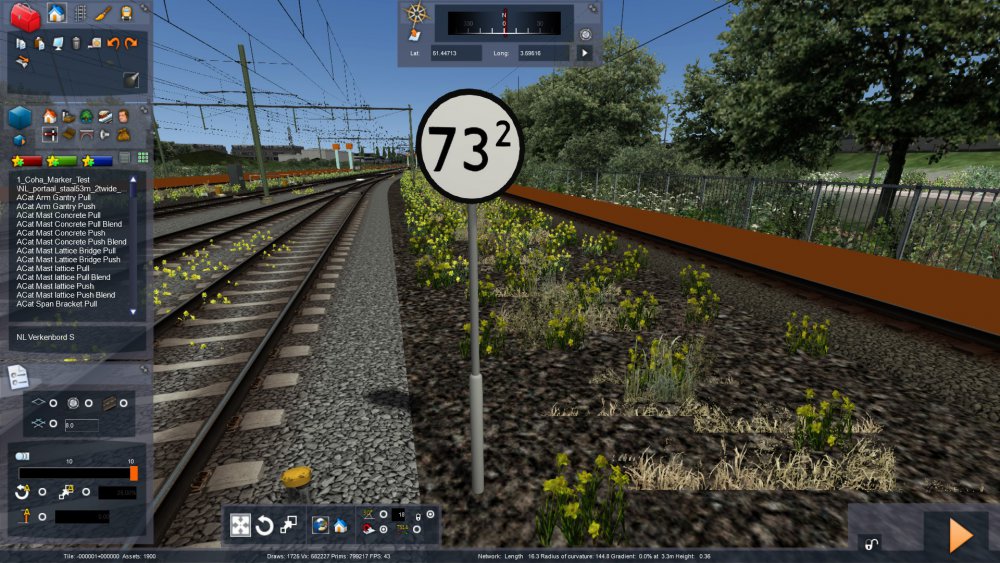
Task: Switch to the house object tools tab
Action: tap(56, 13)
